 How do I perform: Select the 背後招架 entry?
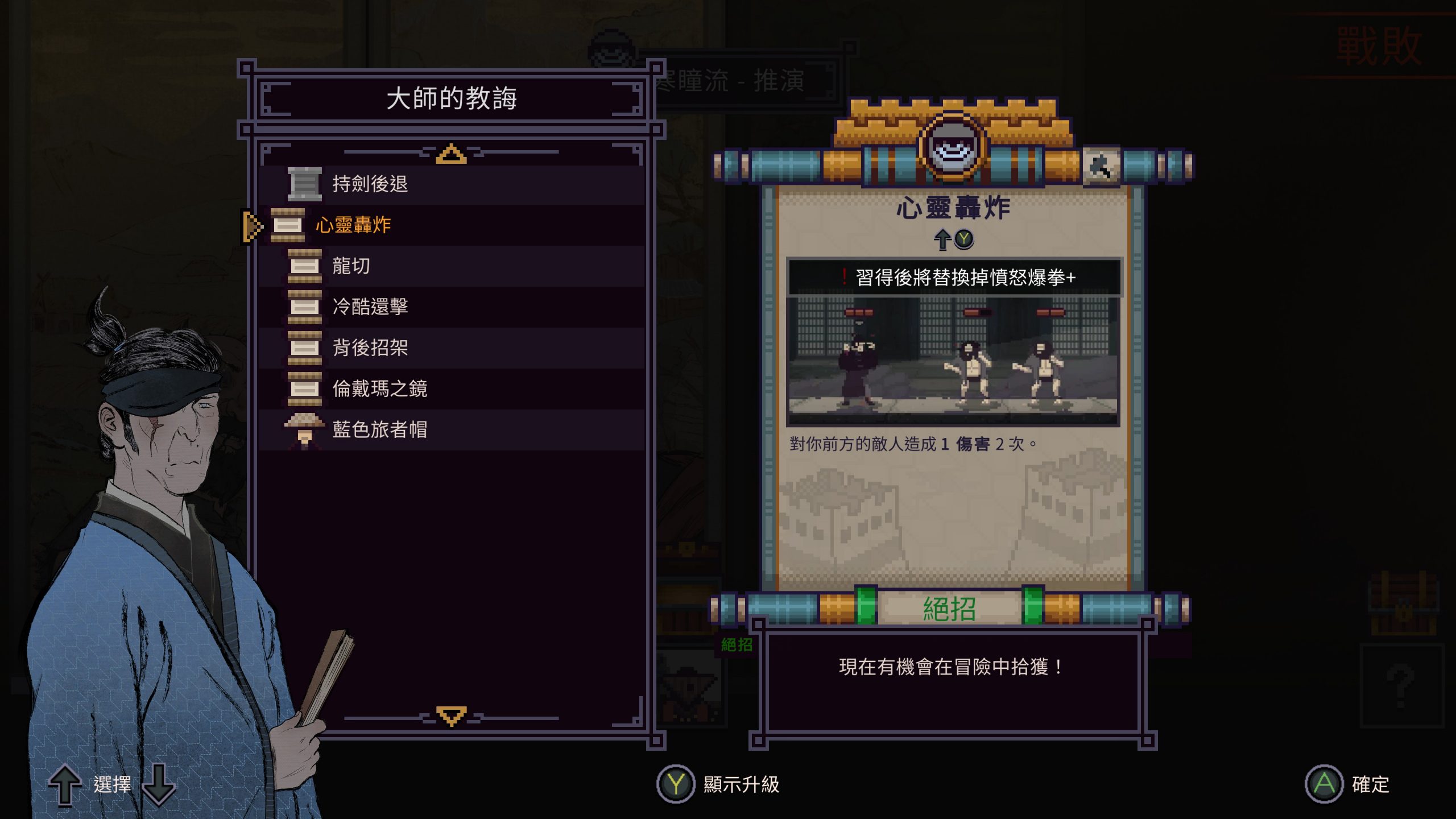pos(370,348)
